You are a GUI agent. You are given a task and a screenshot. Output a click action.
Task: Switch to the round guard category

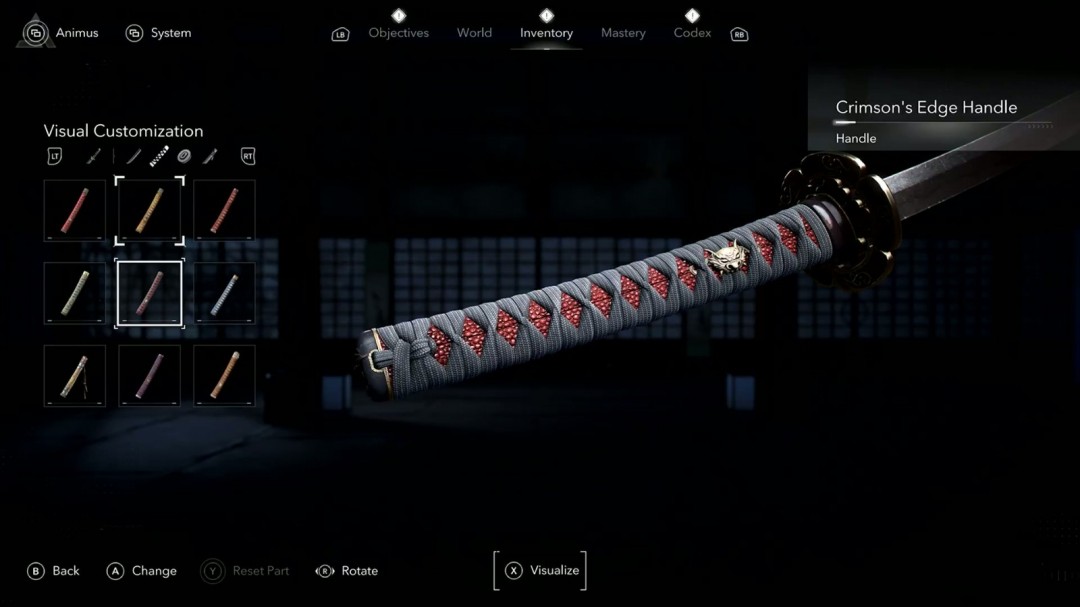pyautogui.click(x=184, y=156)
